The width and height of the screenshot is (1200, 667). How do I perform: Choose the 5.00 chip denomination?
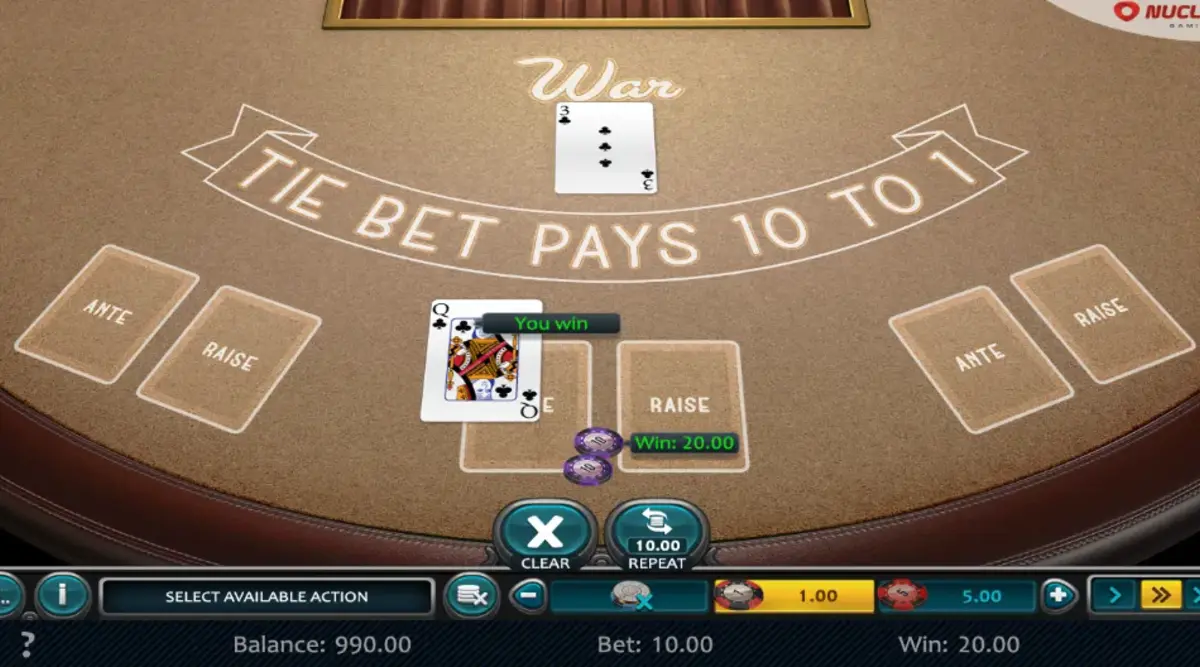(957, 596)
